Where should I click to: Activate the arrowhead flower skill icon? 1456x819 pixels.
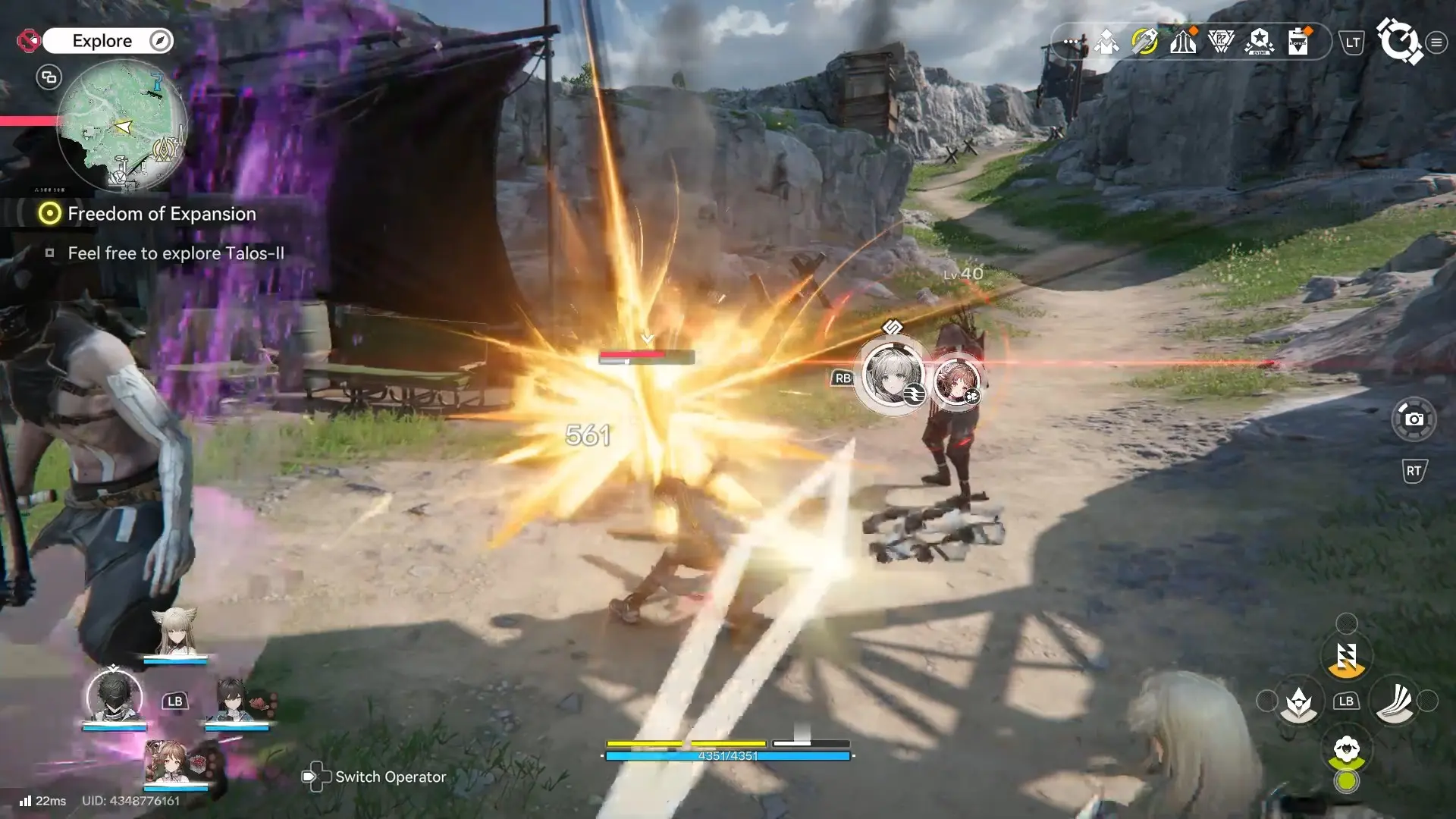[x=1298, y=702]
